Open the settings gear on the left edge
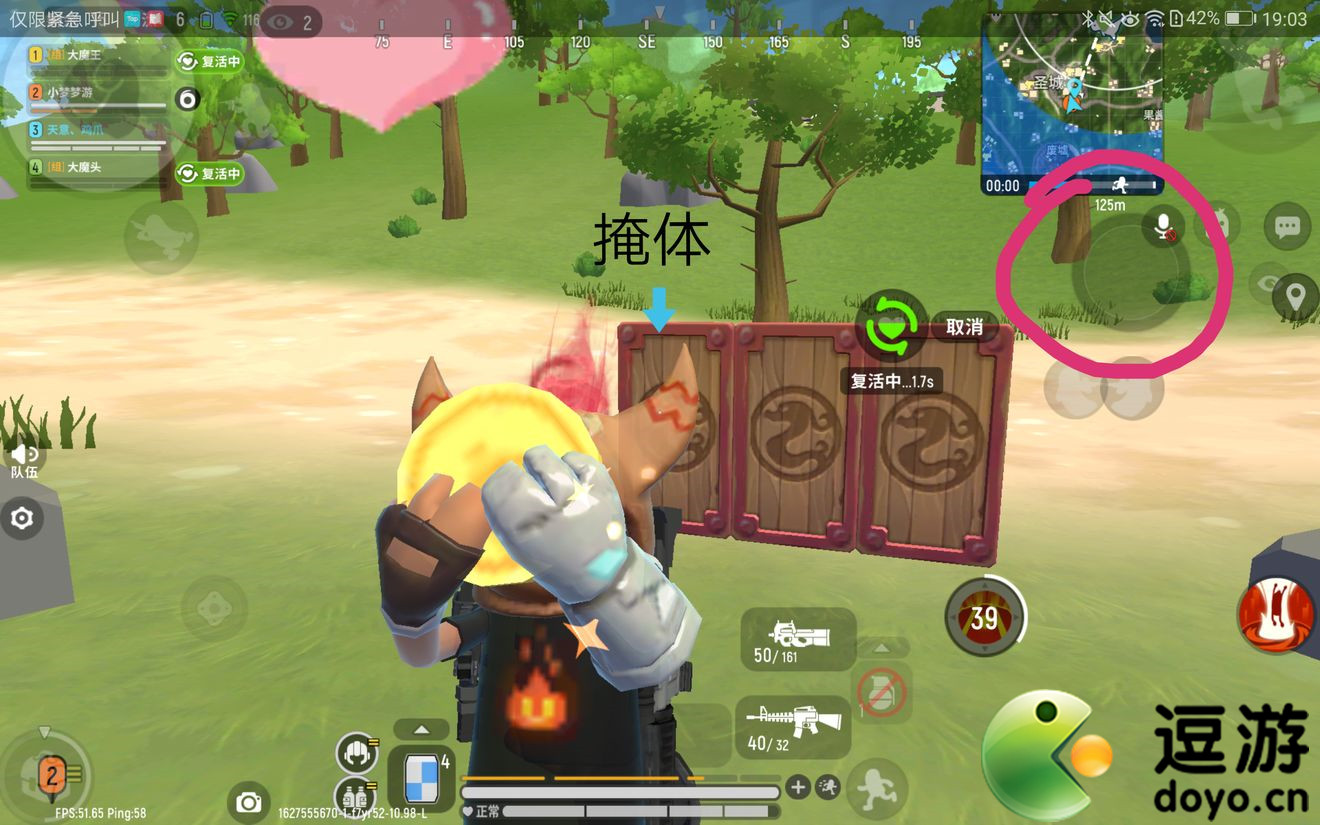Viewport: 1320px width, 825px height. [x=22, y=519]
